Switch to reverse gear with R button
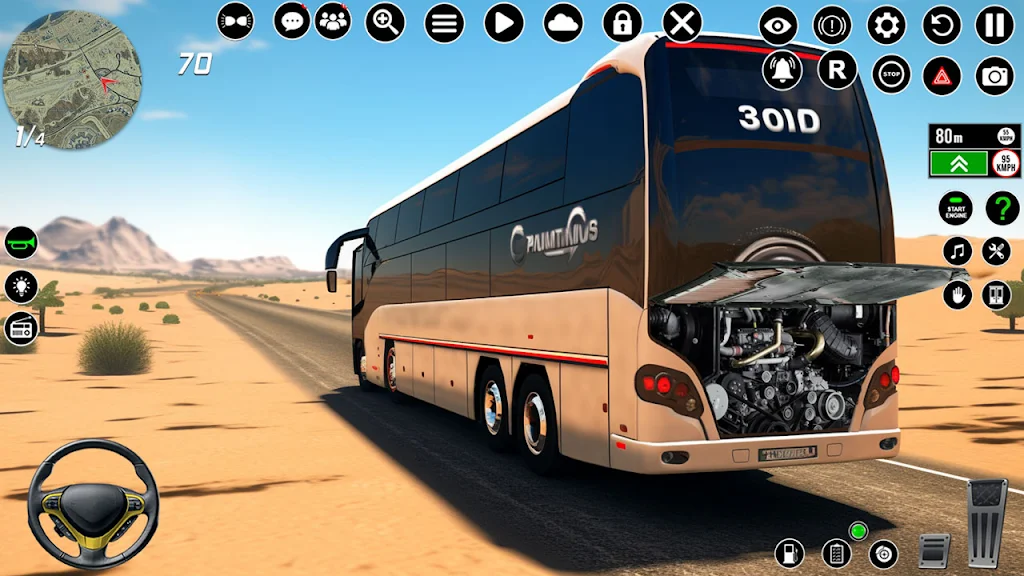The width and height of the screenshot is (1024, 576). [837, 70]
